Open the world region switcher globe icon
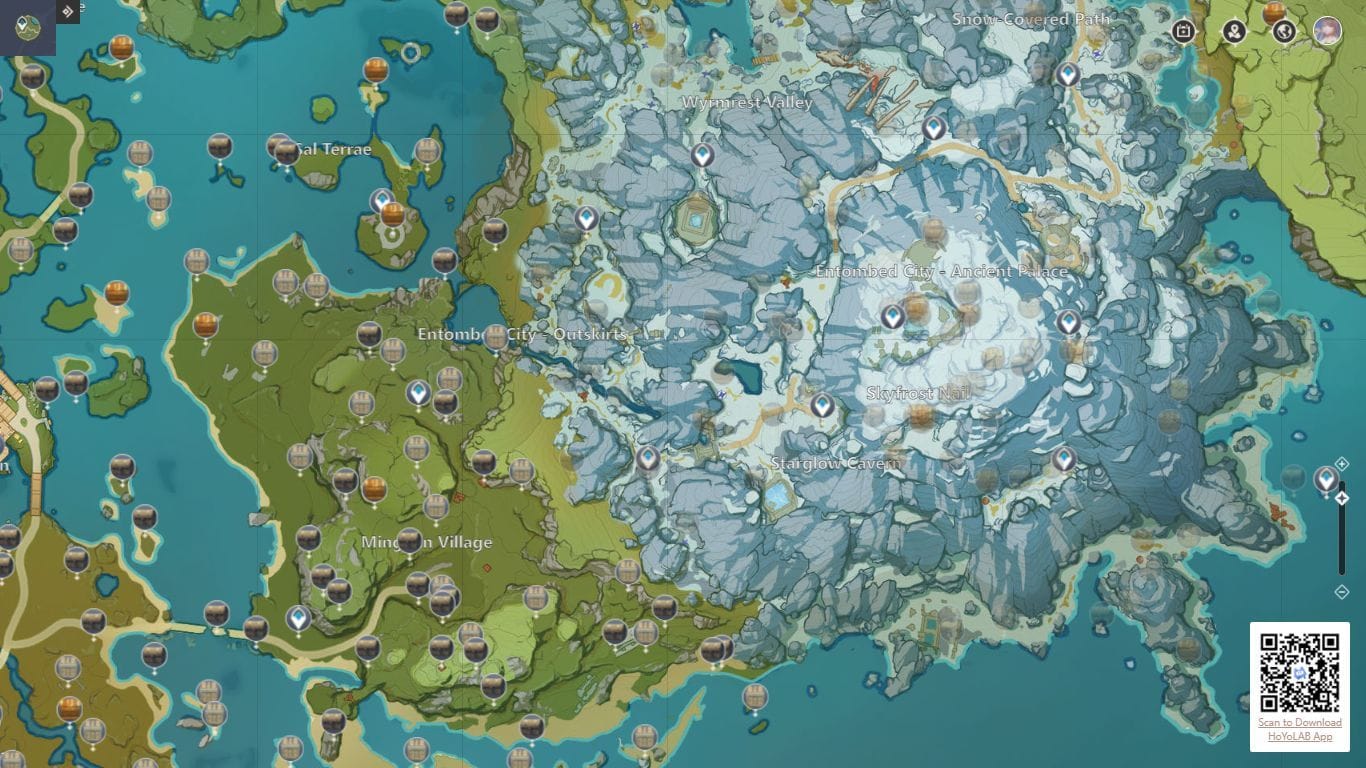The height and width of the screenshot is (768, 1366). (x=1283, y=30)
